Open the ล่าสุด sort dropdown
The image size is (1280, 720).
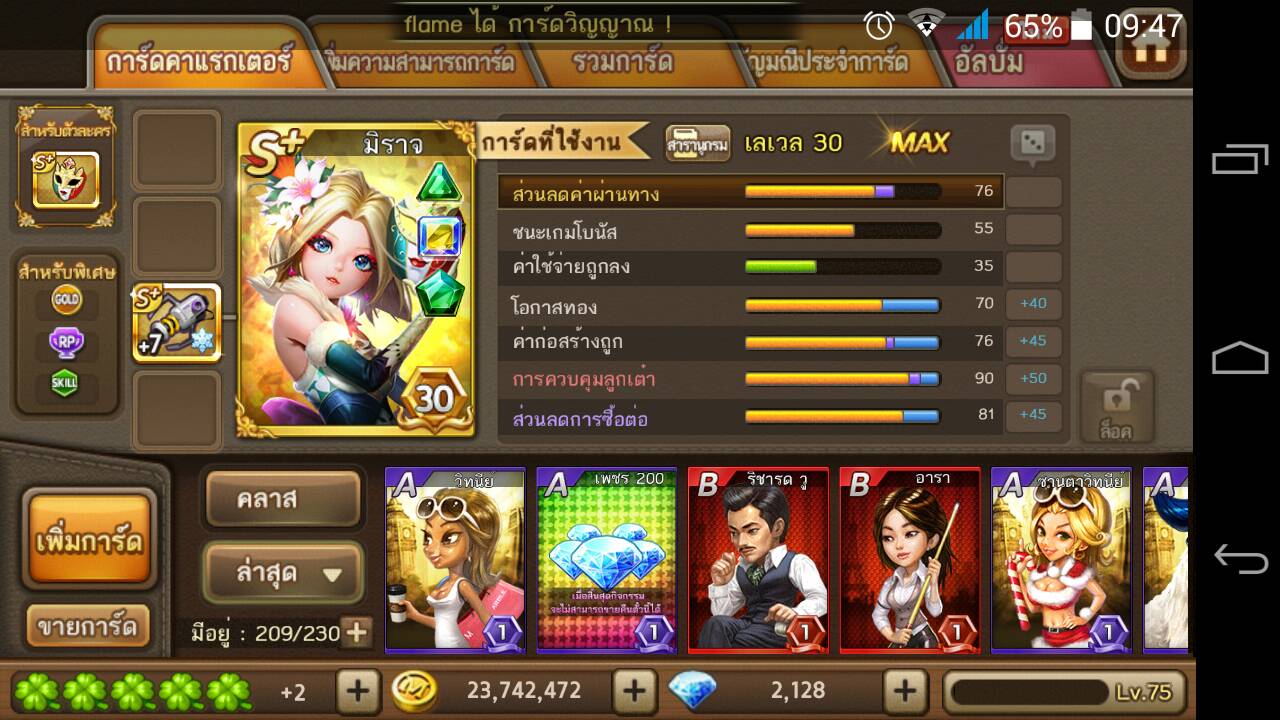pyautogui.click(x=283, y=574)
